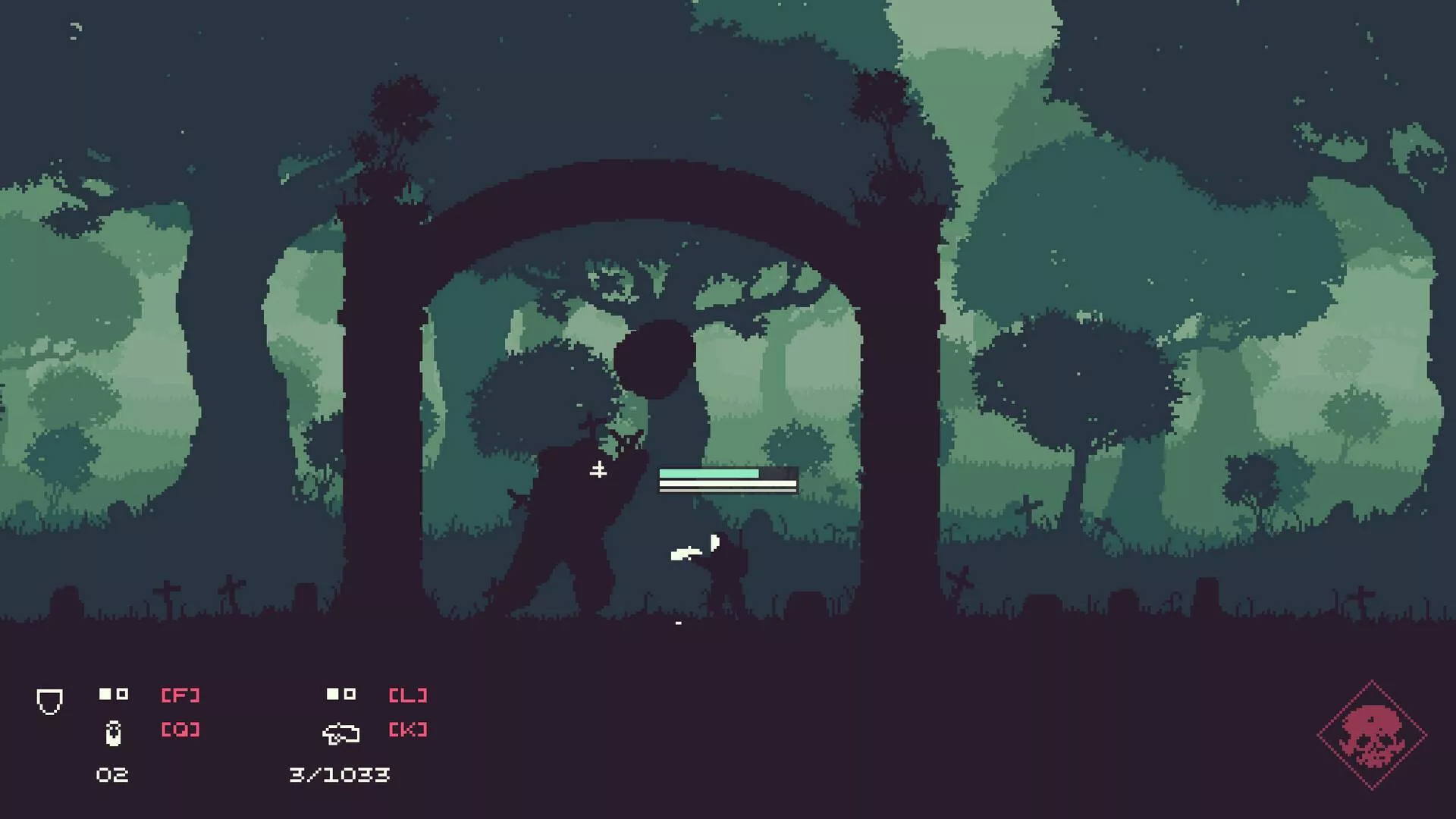The width and height of the screenshot is (1456, 819).
Task: Select the pistol weapon icon
Action: point(340,733)
